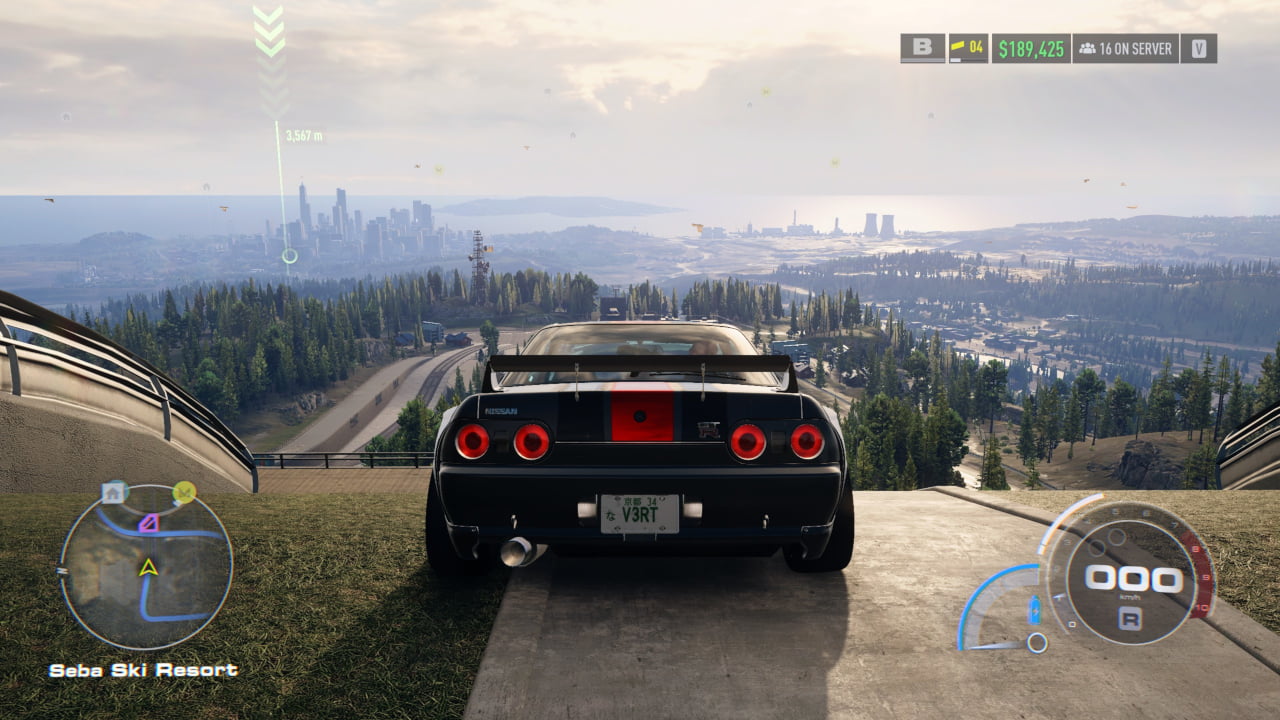Click the B car class badge

tap(922, 48)
